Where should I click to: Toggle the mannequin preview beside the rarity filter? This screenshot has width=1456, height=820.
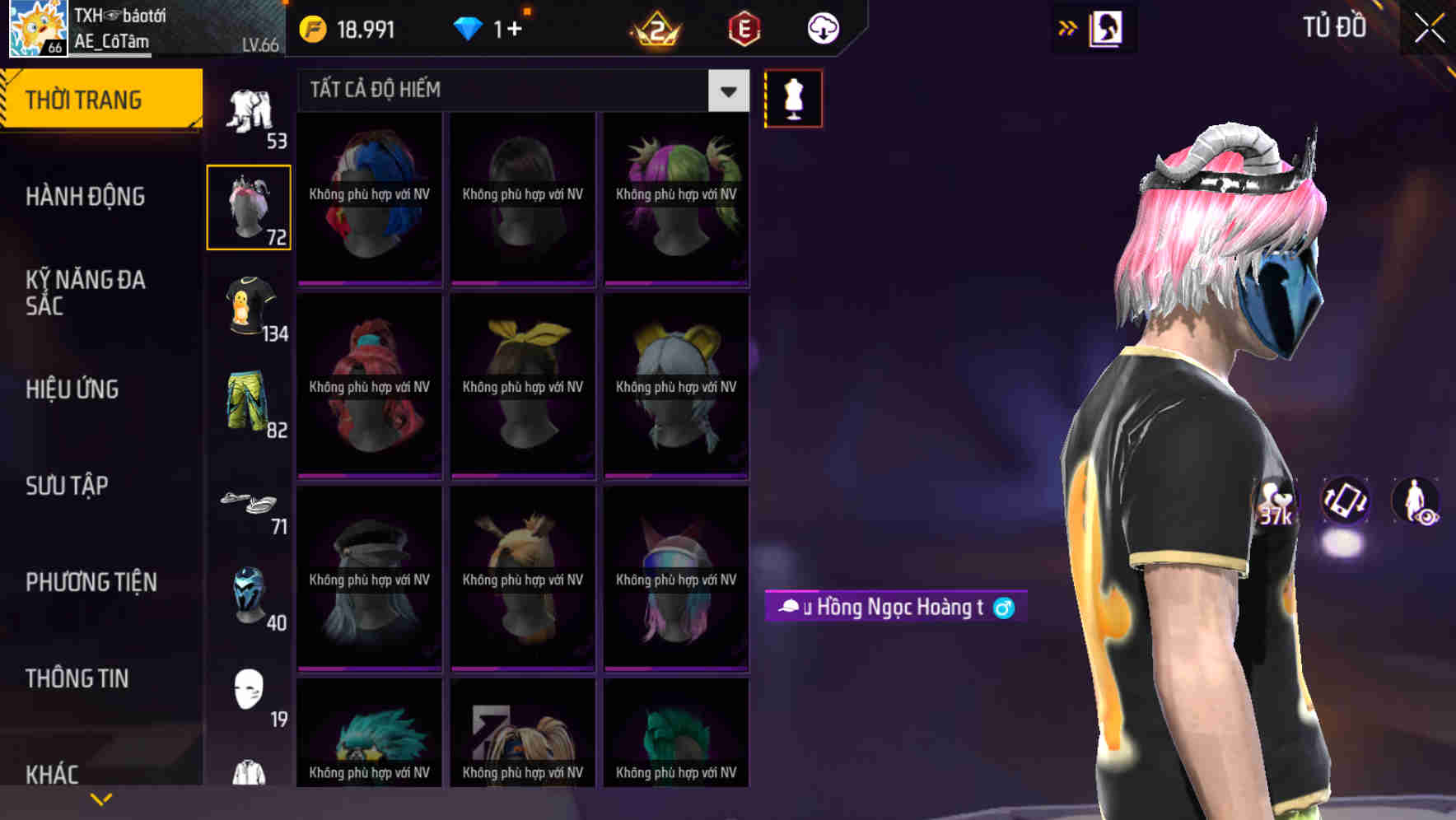point(793,97)
